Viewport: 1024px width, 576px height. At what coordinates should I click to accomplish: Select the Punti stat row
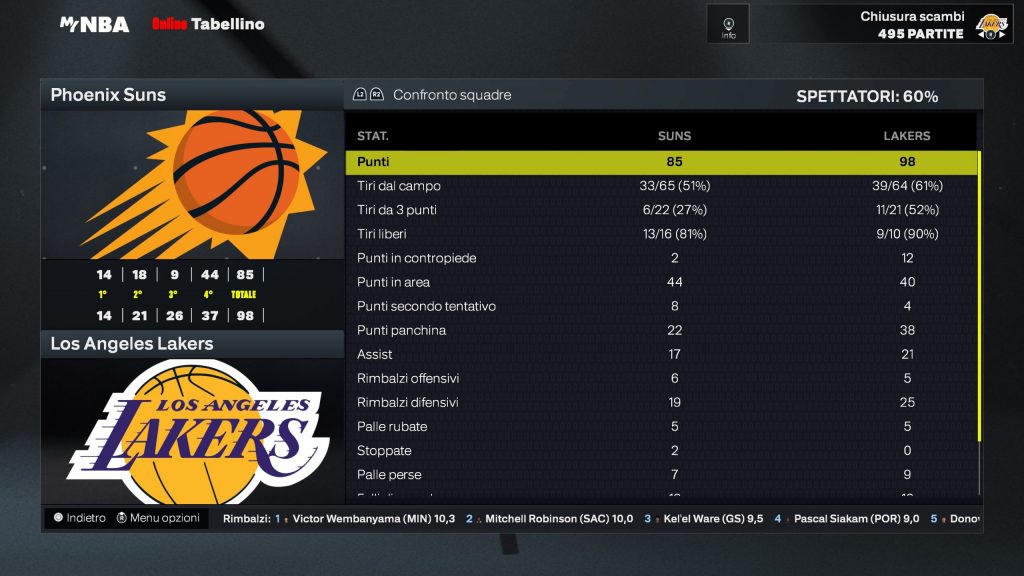pyautogui.click(x=661, y=162)
